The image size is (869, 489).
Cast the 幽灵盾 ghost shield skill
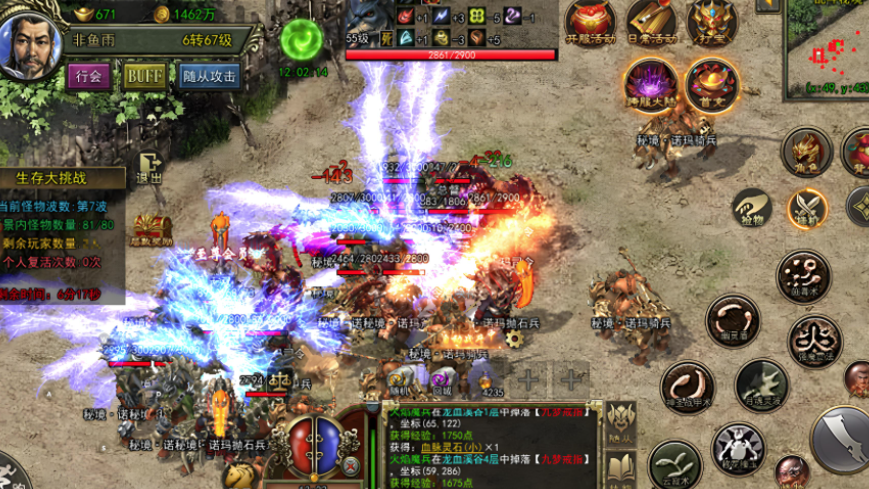tap(733, 320)
